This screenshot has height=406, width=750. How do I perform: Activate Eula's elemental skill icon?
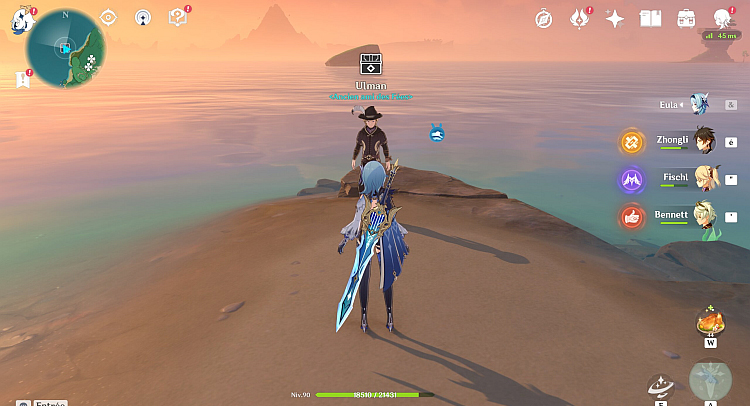[660, 386]
